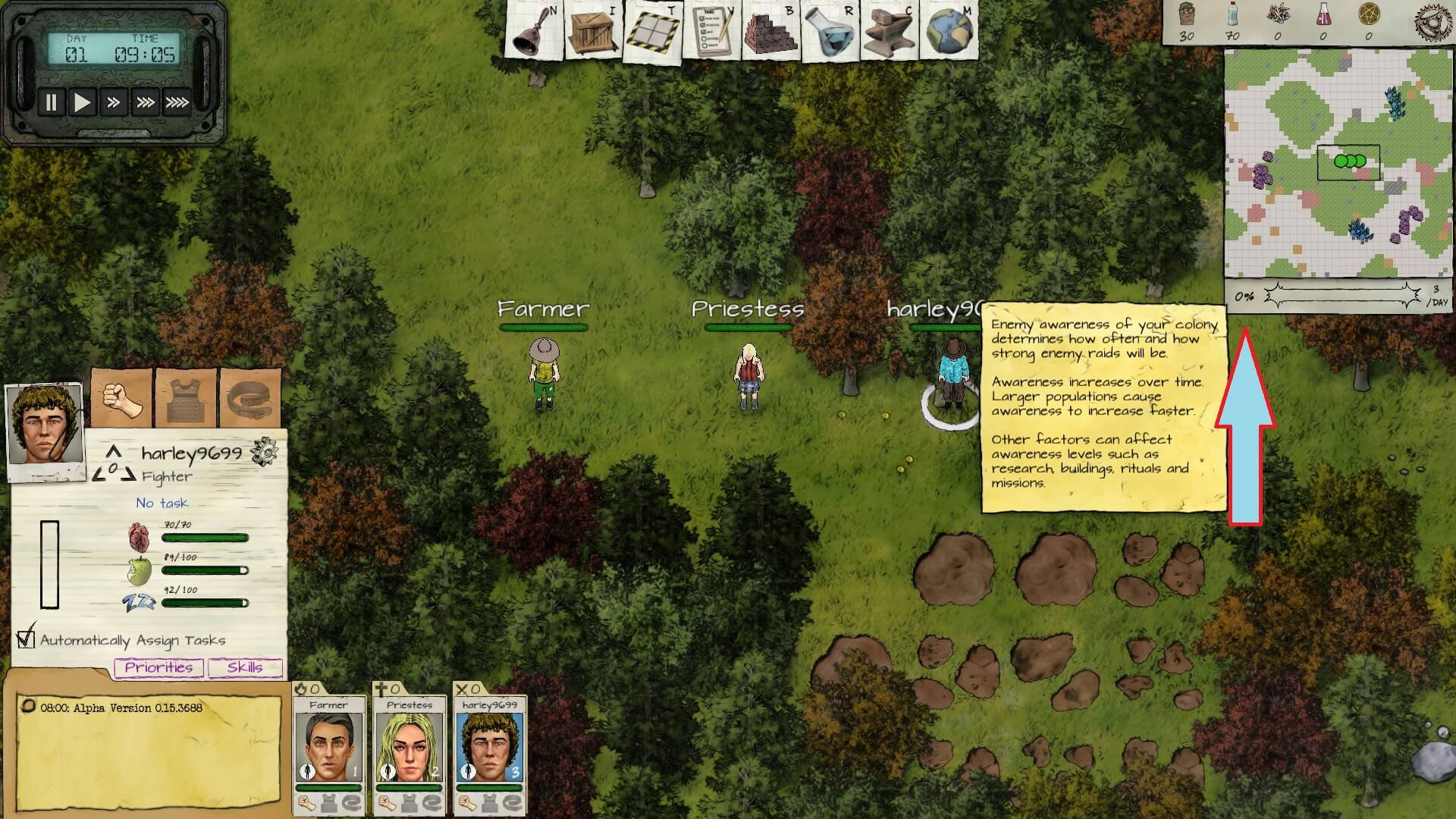The height and width of the screenshot is (819, 1456).
Task: Switch to double fast-forward speed
Action: click(x=114, y=102)
